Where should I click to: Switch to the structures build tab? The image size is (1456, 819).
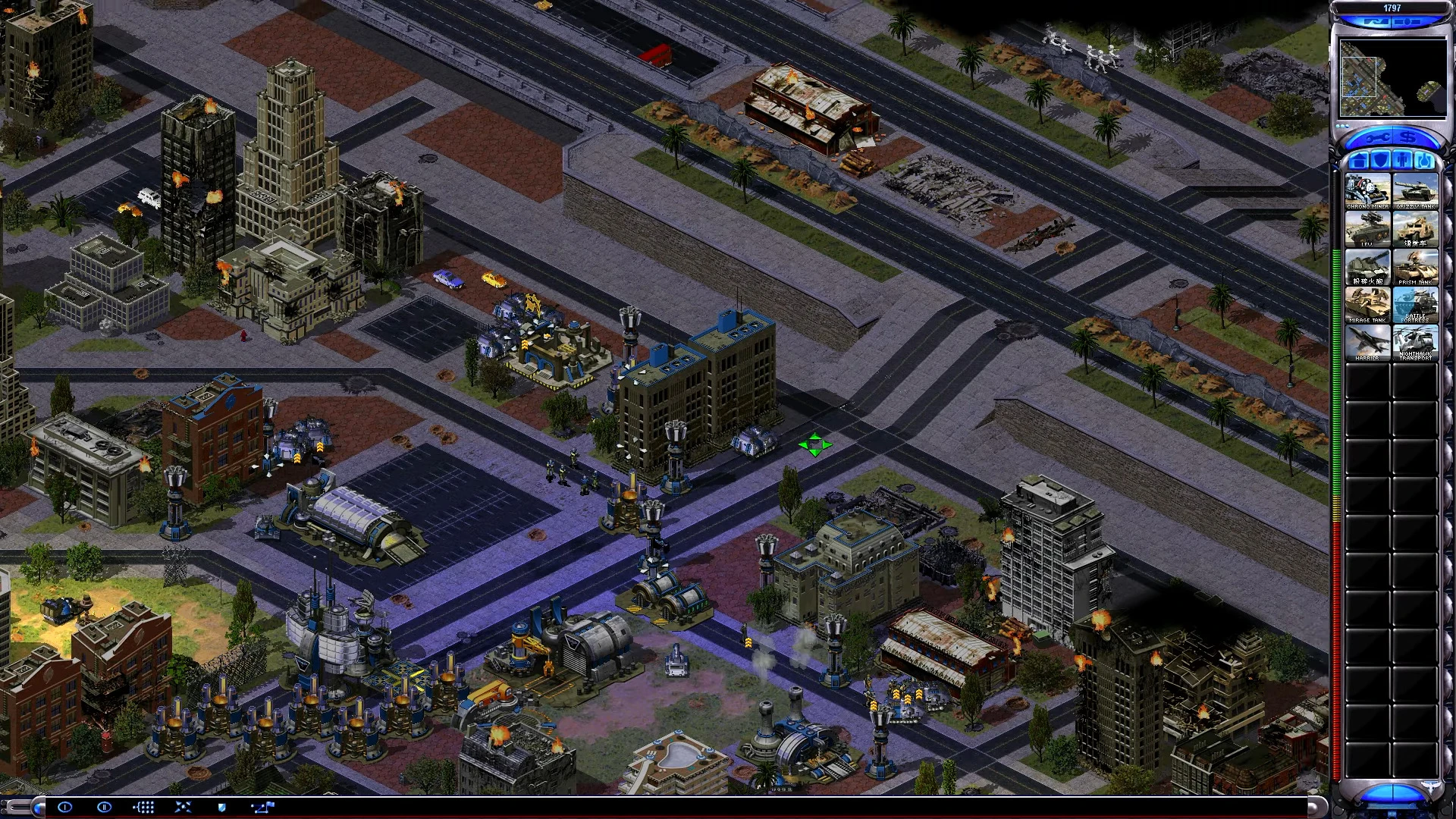pos(1359,161)
